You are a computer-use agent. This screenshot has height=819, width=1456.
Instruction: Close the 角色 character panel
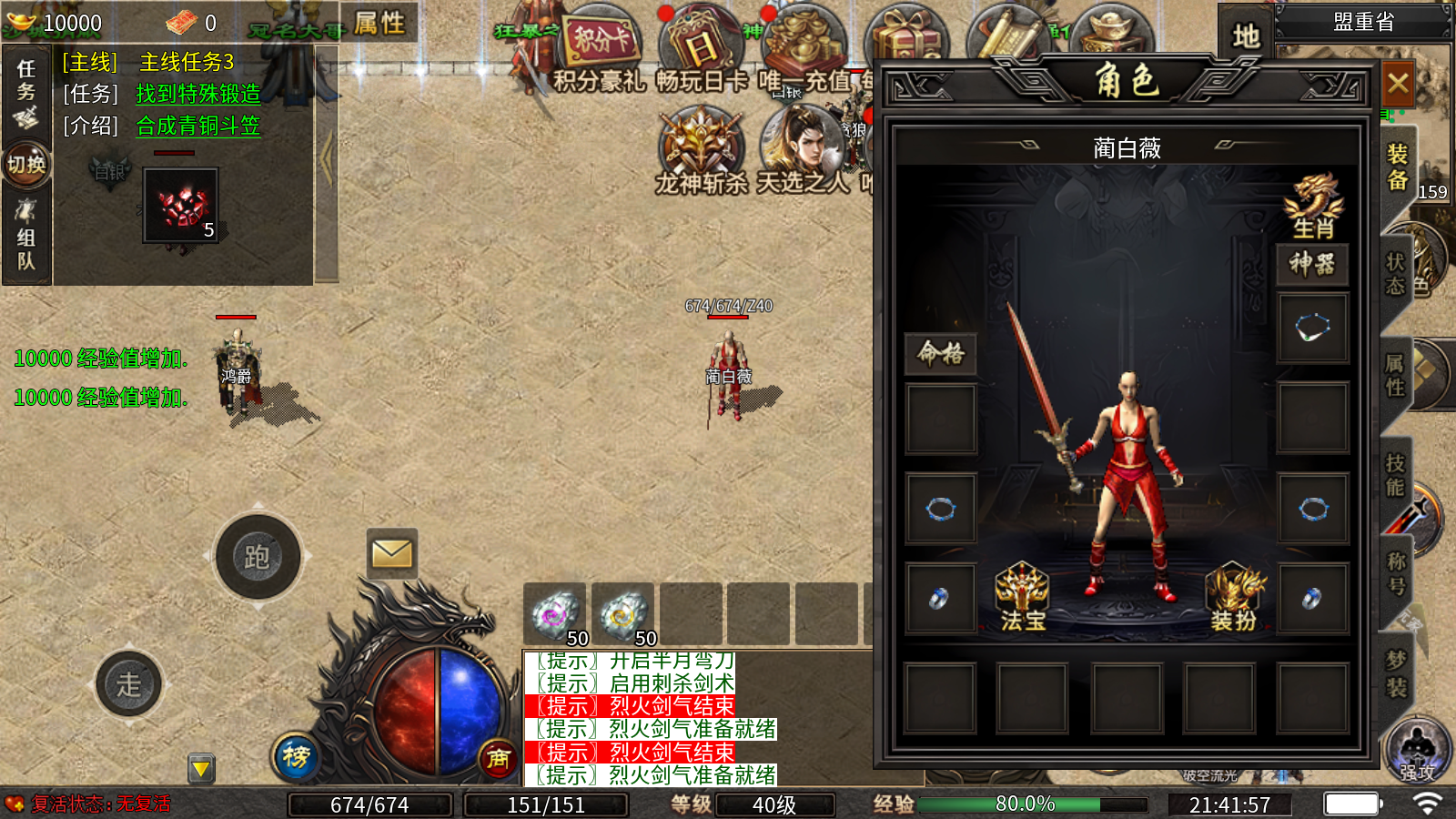click(x=1398, y=86)
